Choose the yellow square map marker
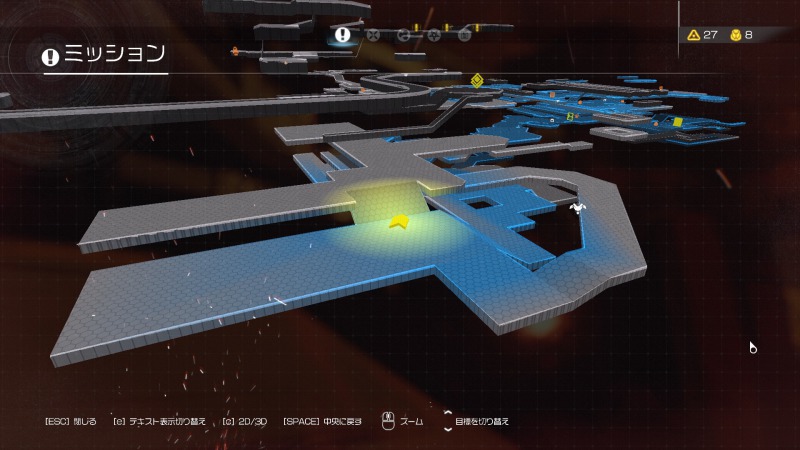The width and height of the screenshot is (800, 450). point(677,122)
